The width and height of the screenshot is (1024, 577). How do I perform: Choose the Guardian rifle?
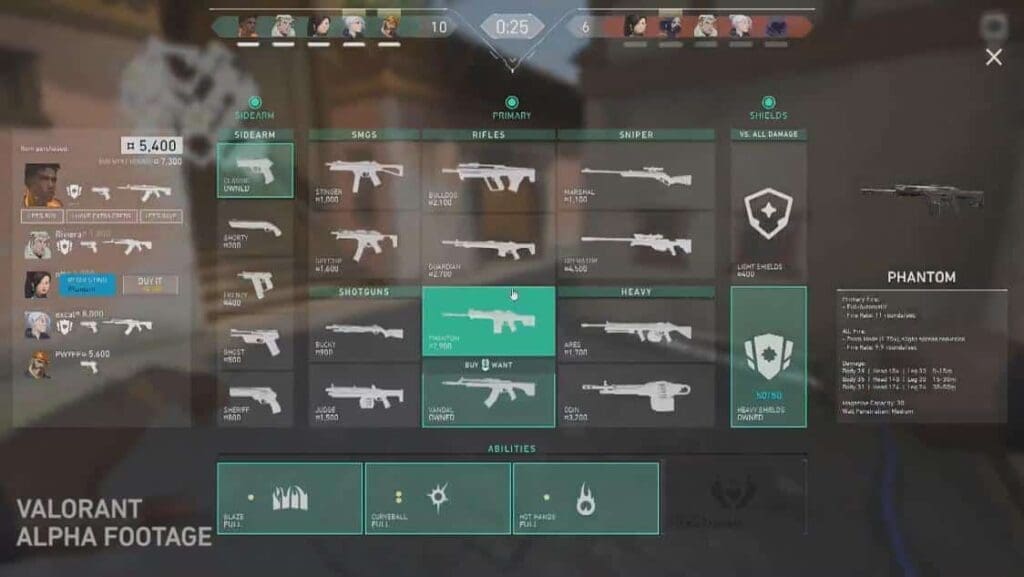pos(488,243)
